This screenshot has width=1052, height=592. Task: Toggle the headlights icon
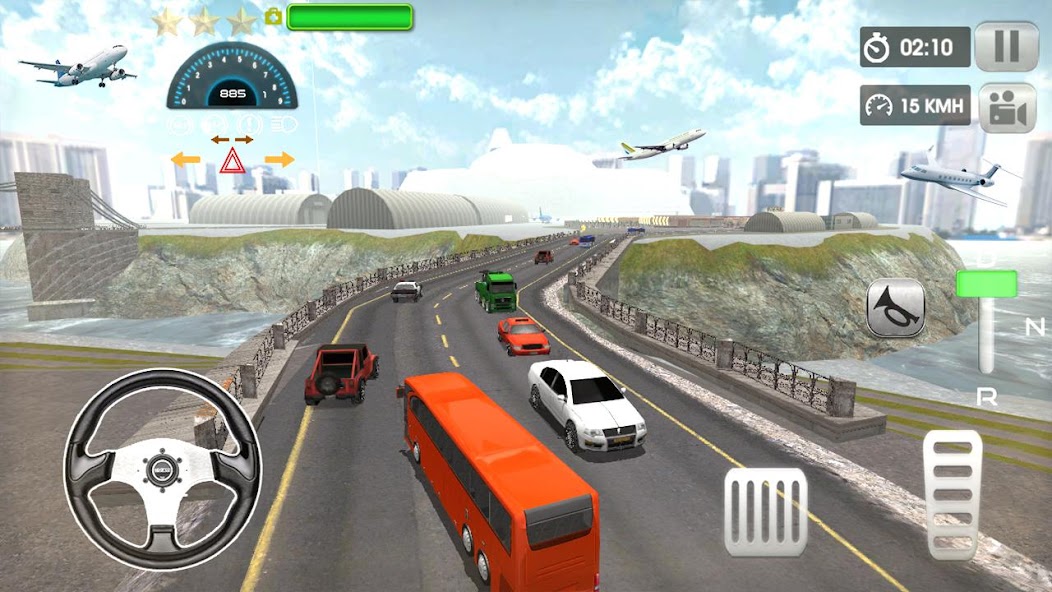[284, 124]
